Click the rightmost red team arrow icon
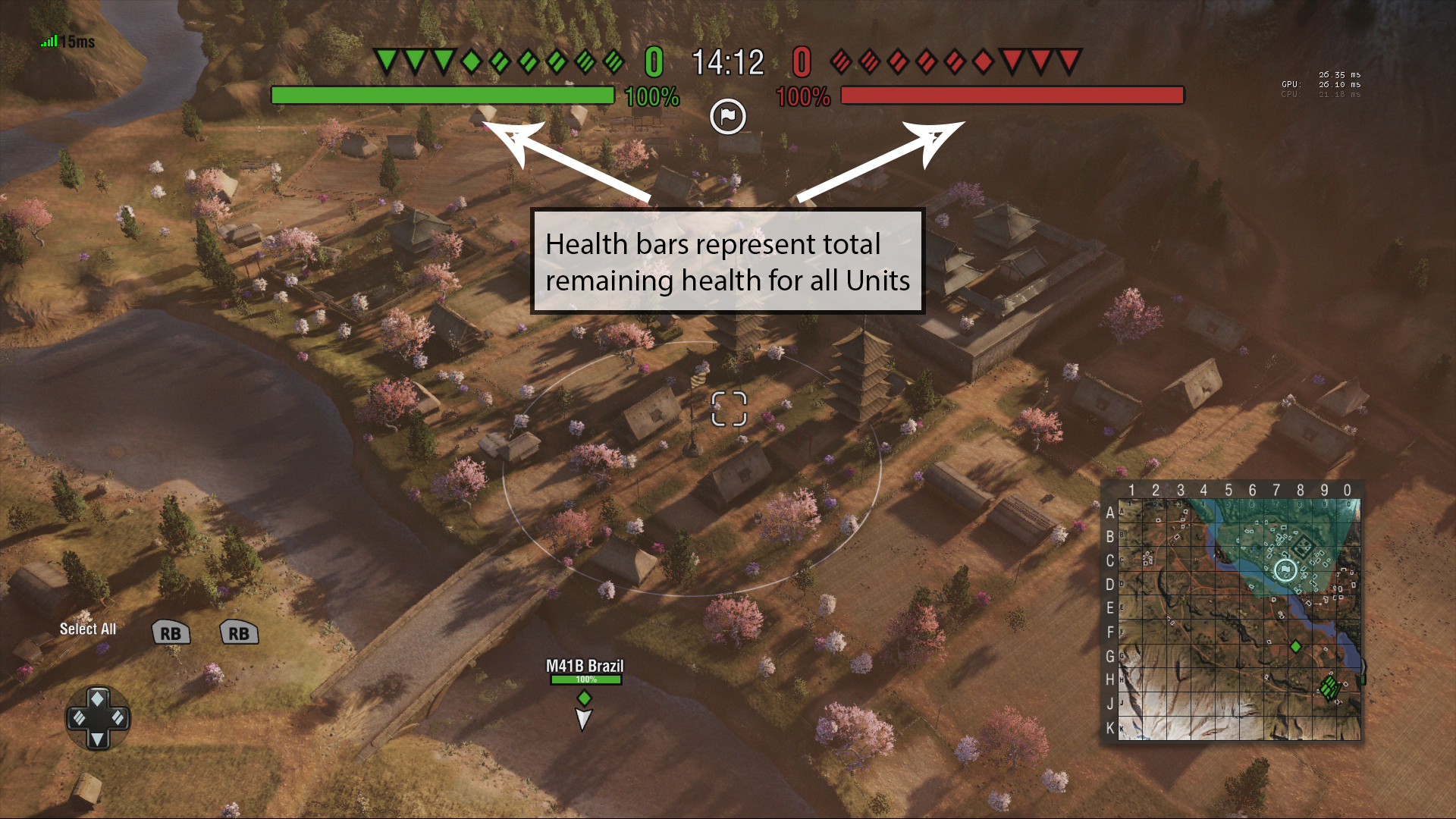The width and height of the screenshot is (1456, 819). (x=1068, y=59)
